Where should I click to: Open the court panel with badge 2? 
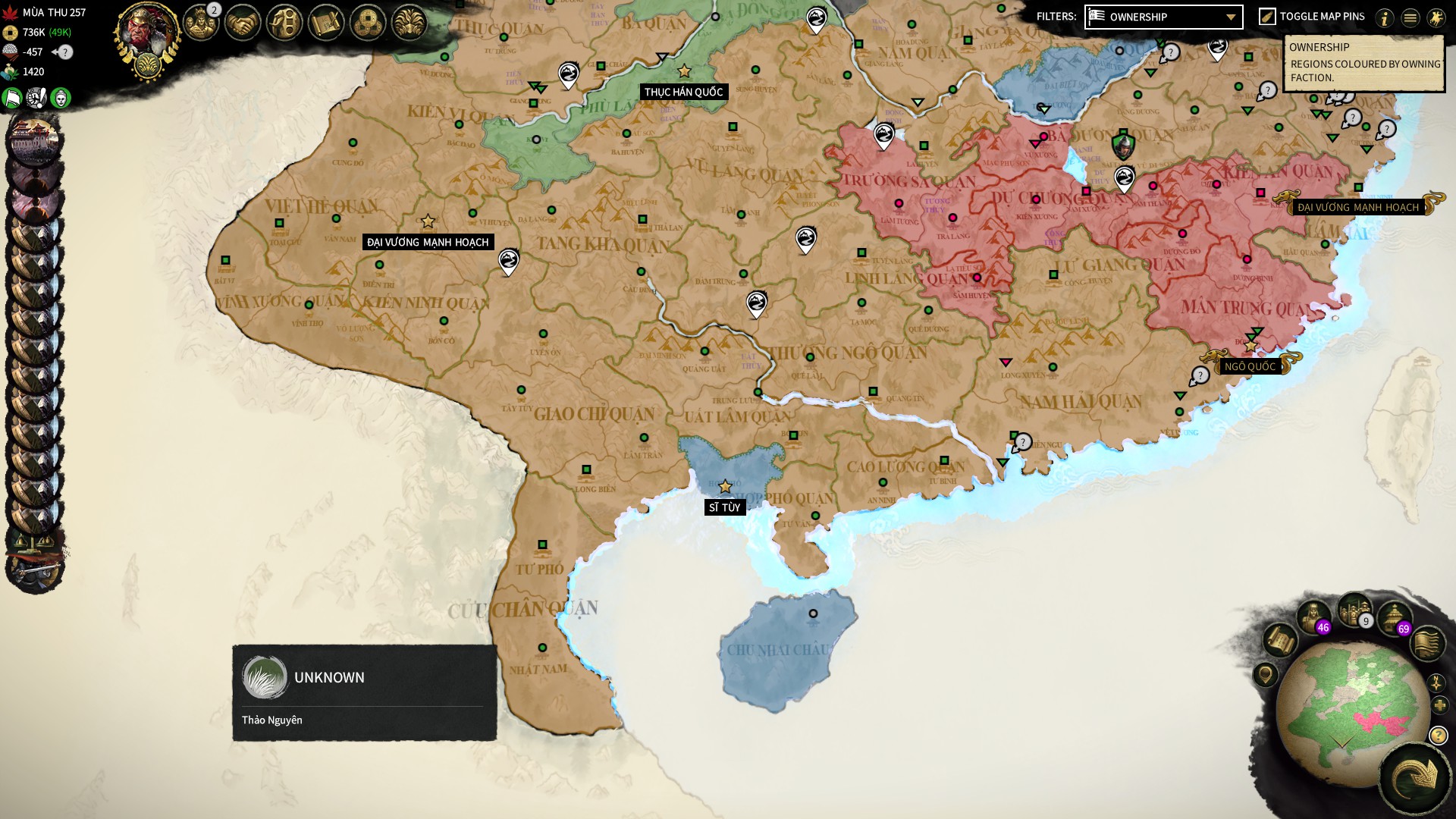point(201,24)
